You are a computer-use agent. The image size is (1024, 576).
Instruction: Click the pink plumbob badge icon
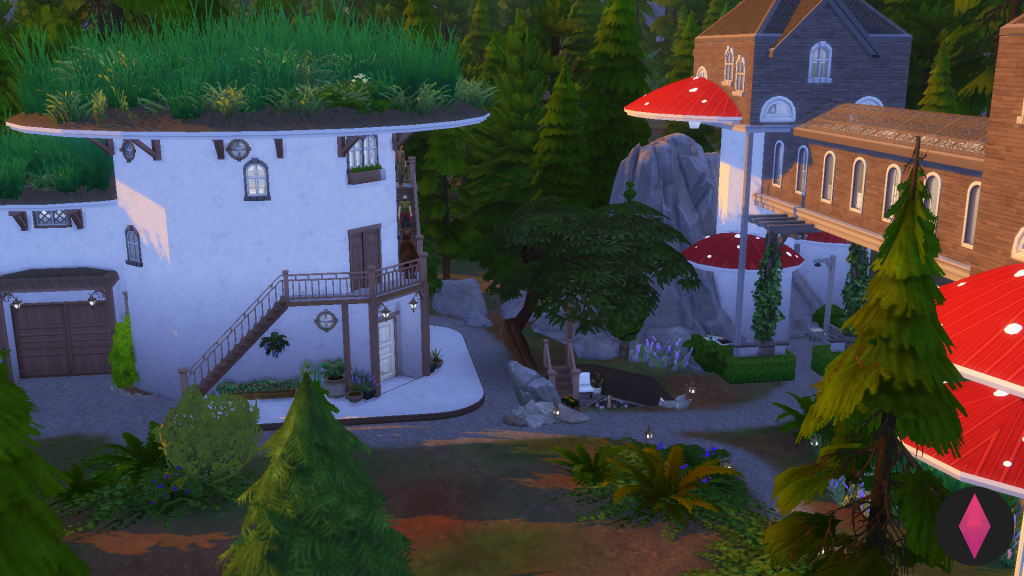click(975, 525)
